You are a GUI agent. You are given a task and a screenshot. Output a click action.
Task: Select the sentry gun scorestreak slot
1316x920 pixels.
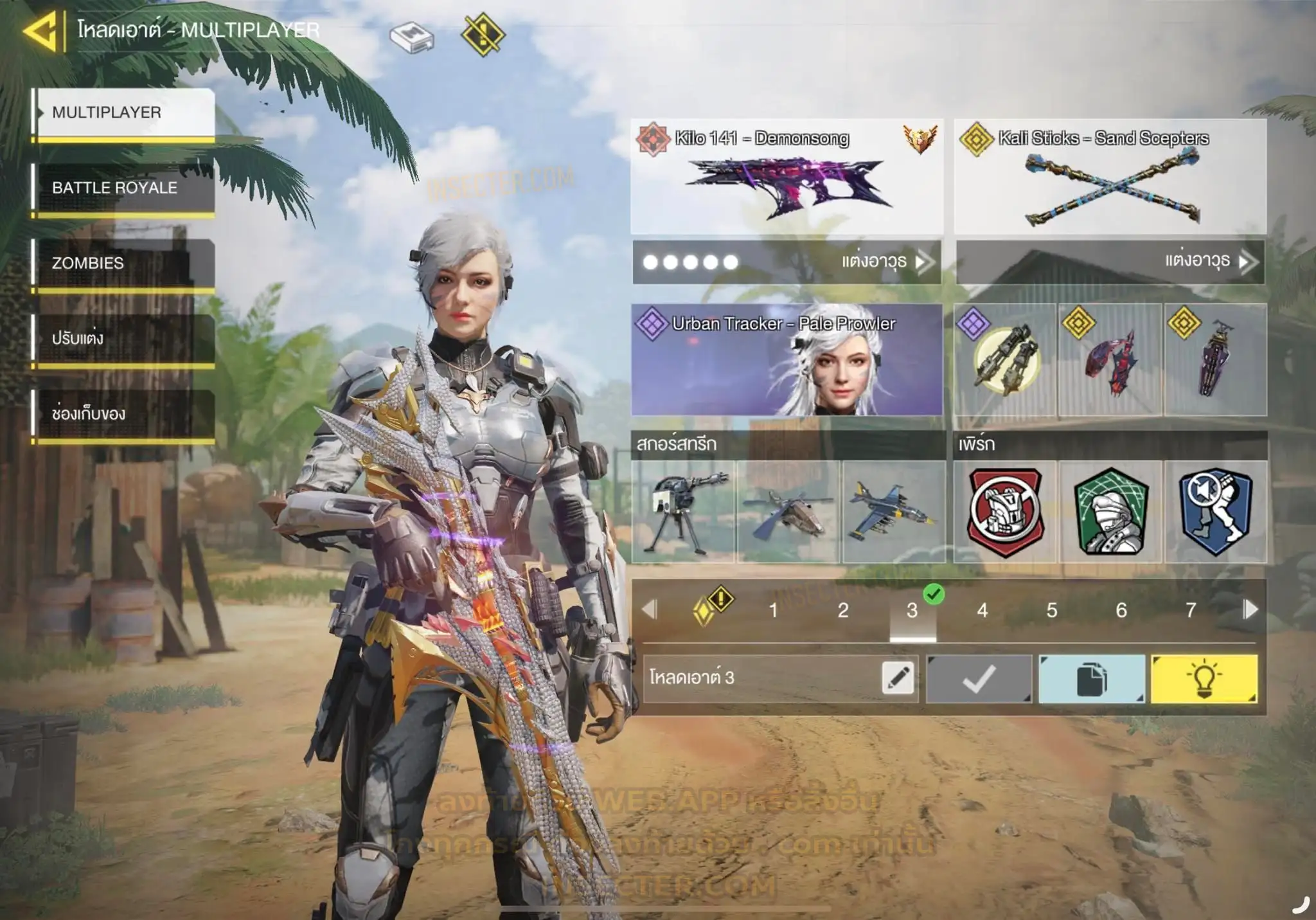683,512
